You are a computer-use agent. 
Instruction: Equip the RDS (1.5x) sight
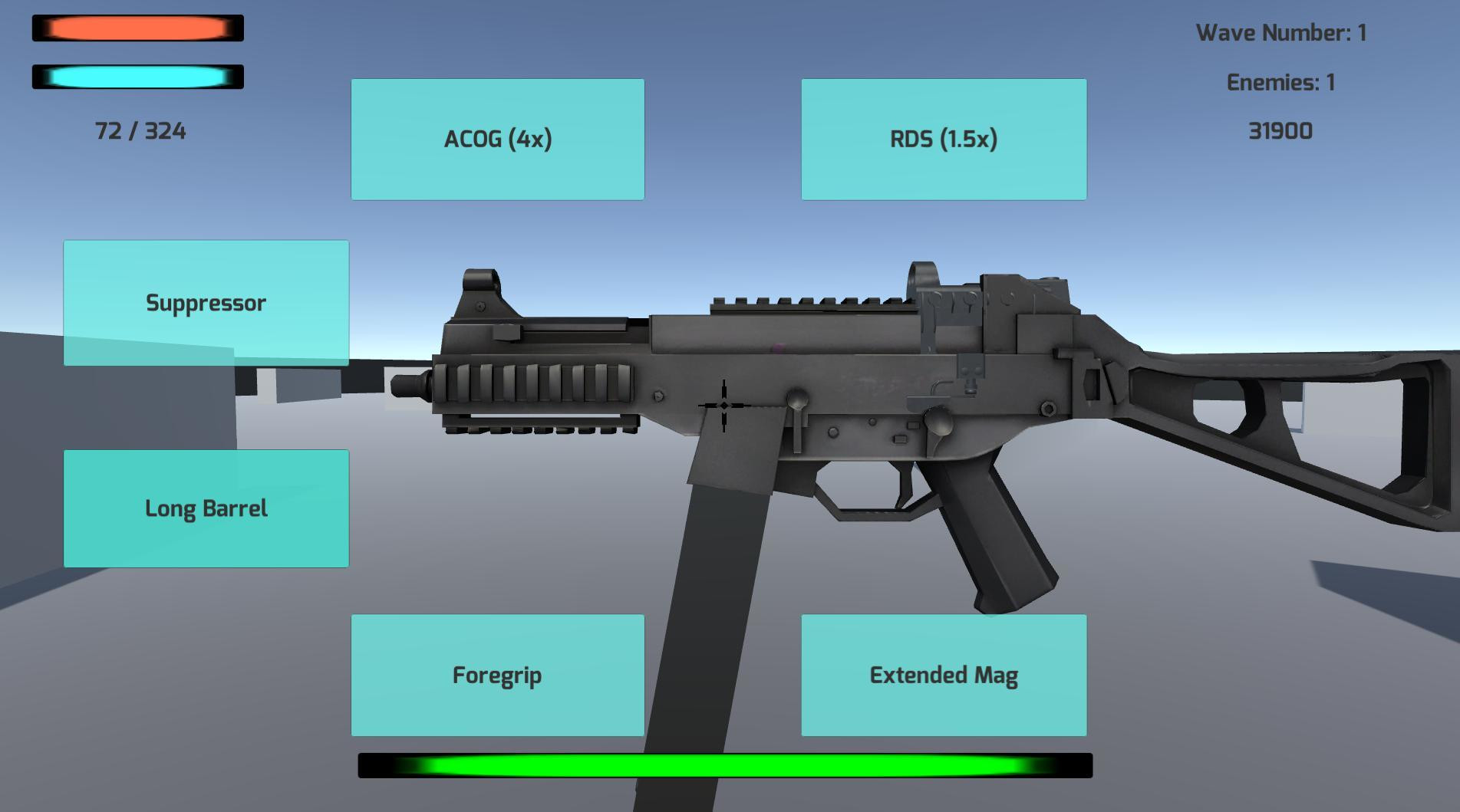click(x=943, y=140)
